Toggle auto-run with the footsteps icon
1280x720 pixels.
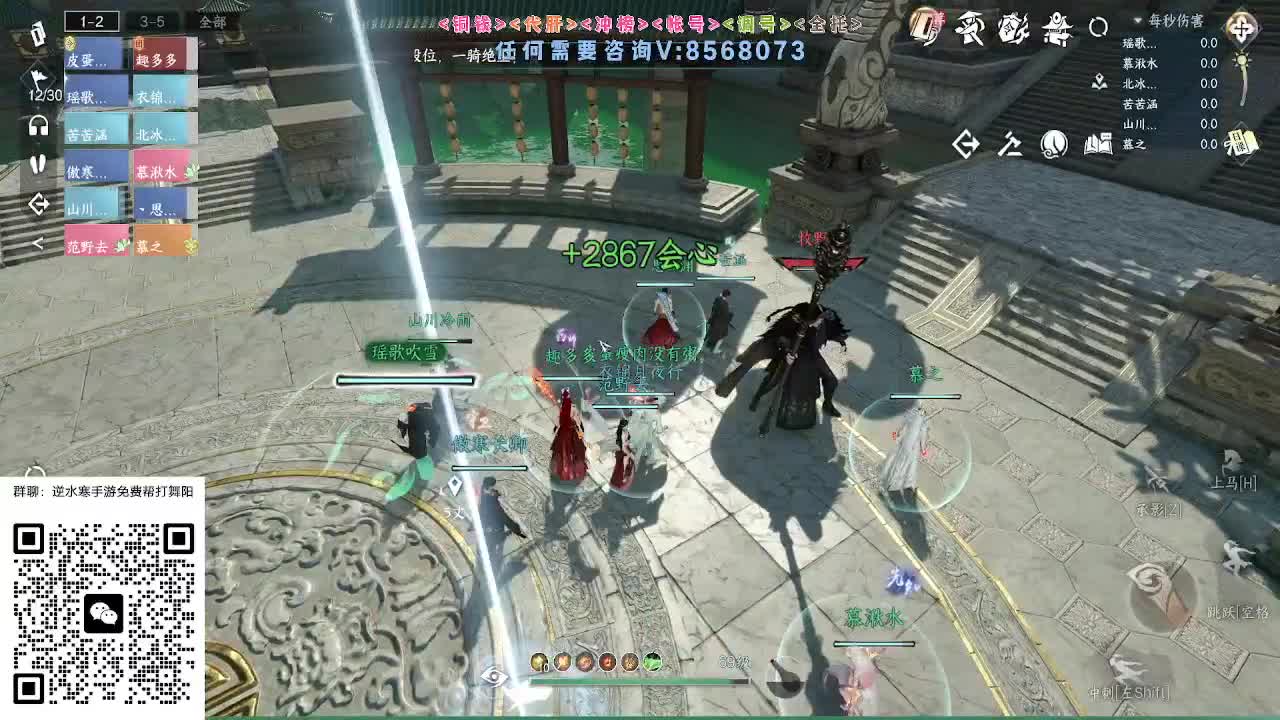(38, 162)
